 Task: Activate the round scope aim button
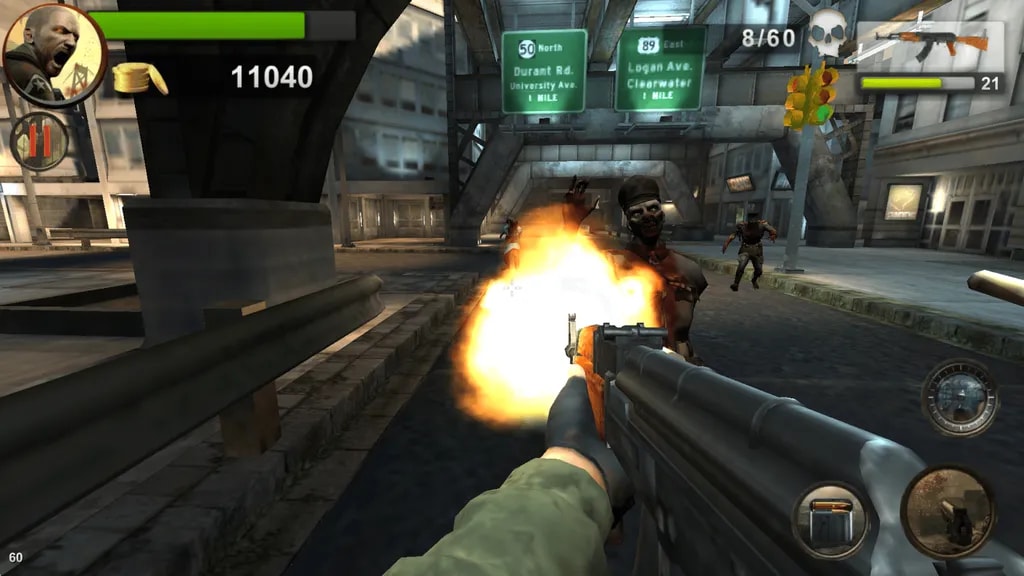click(959, 398)
